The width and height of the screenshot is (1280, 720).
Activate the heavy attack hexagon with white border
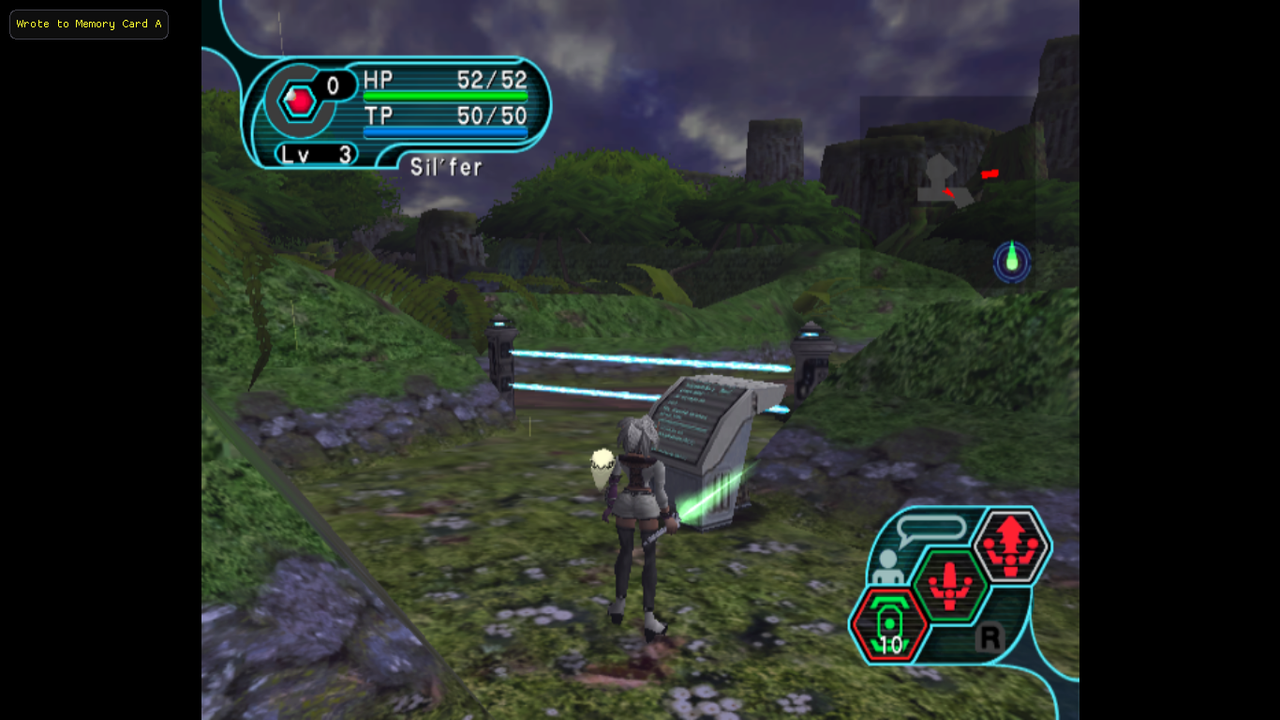coord(1011,546)
